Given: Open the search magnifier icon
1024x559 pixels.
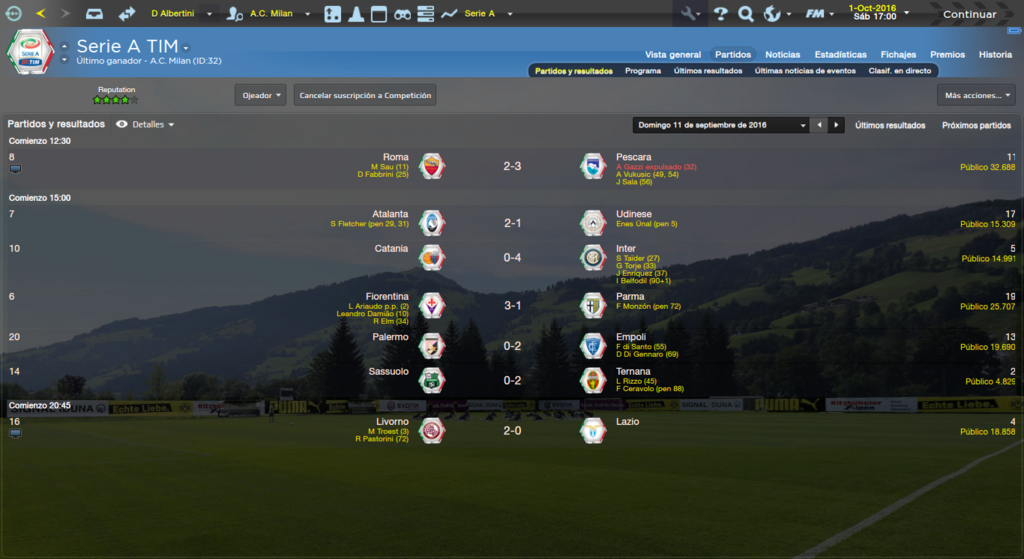Looking at the screenshot, I should click(745, 14).
